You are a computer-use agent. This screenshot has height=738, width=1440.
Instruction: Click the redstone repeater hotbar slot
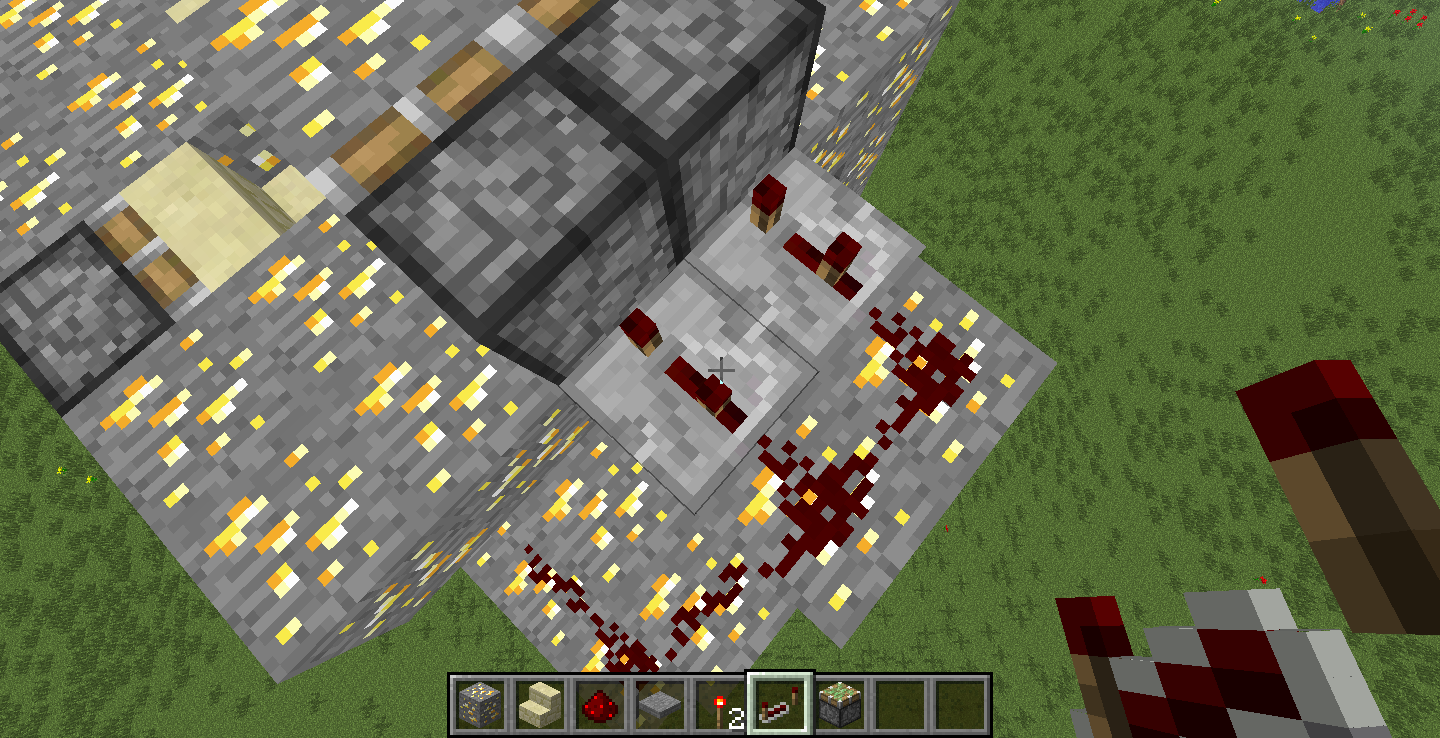coord(781,703)
